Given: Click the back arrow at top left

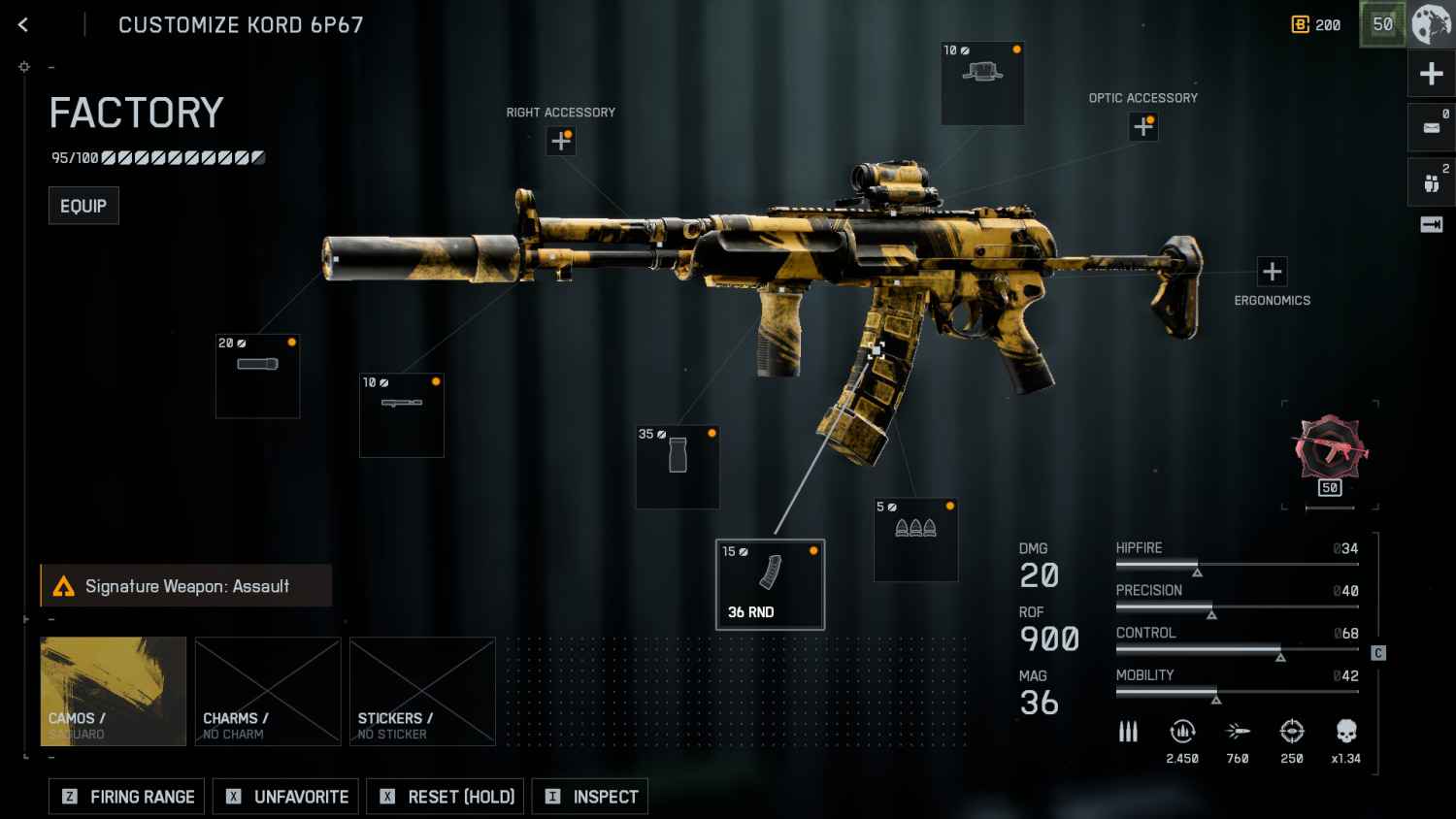Looking at the screenshot, I should pos(21,23).
